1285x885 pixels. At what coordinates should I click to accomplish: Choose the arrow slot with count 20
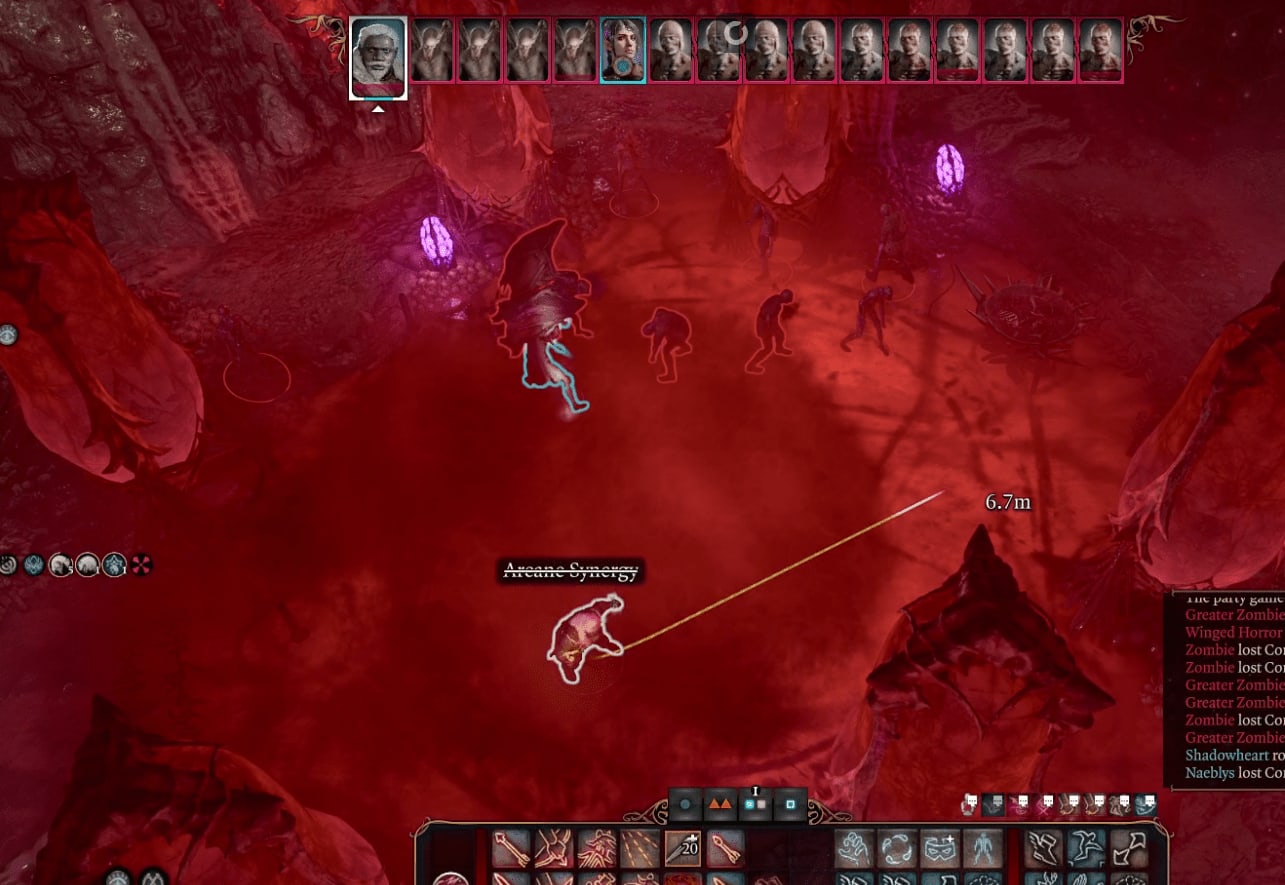pos(683,849)
